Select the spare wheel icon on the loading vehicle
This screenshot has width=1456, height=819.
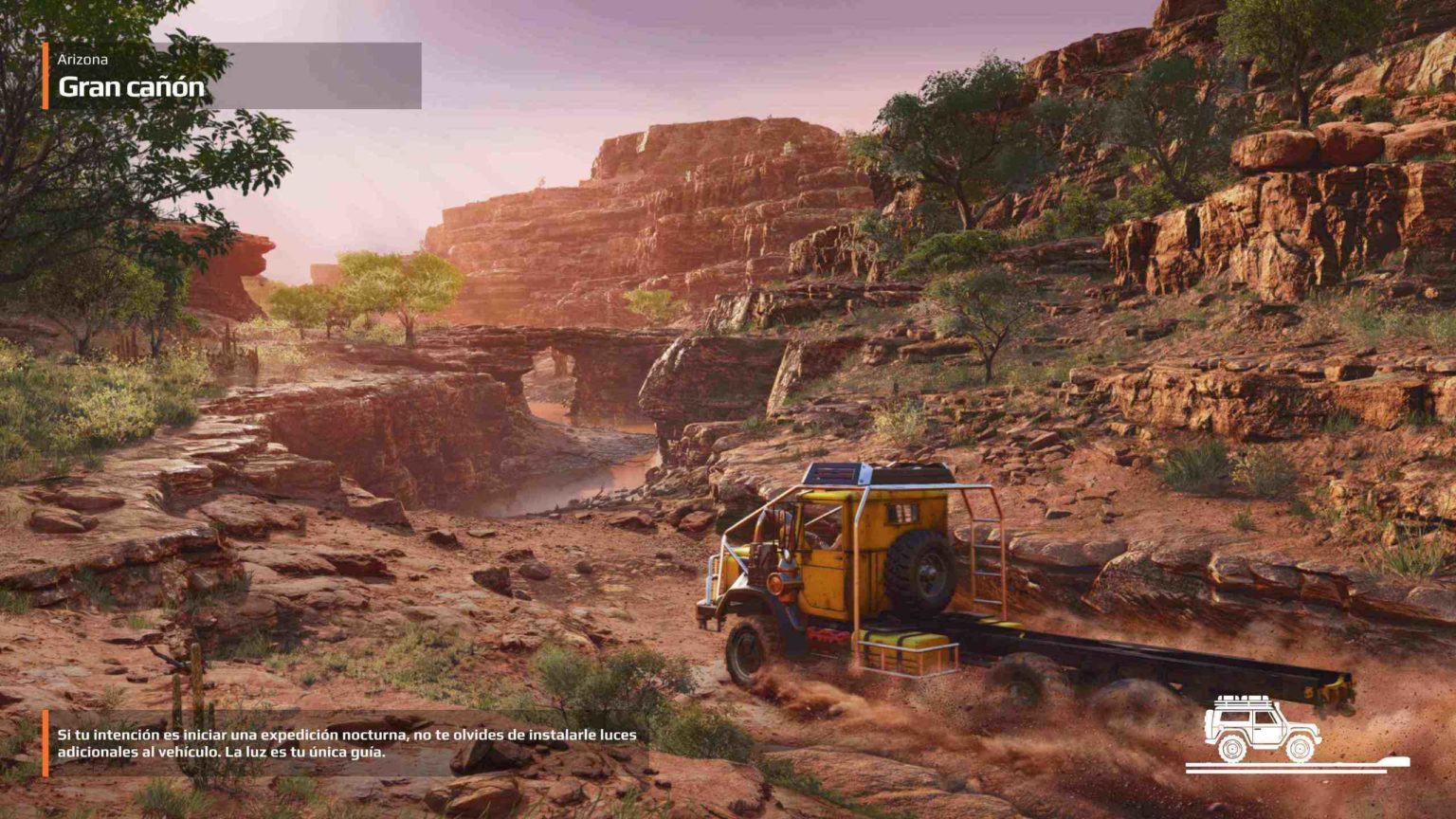(1209, 725)
